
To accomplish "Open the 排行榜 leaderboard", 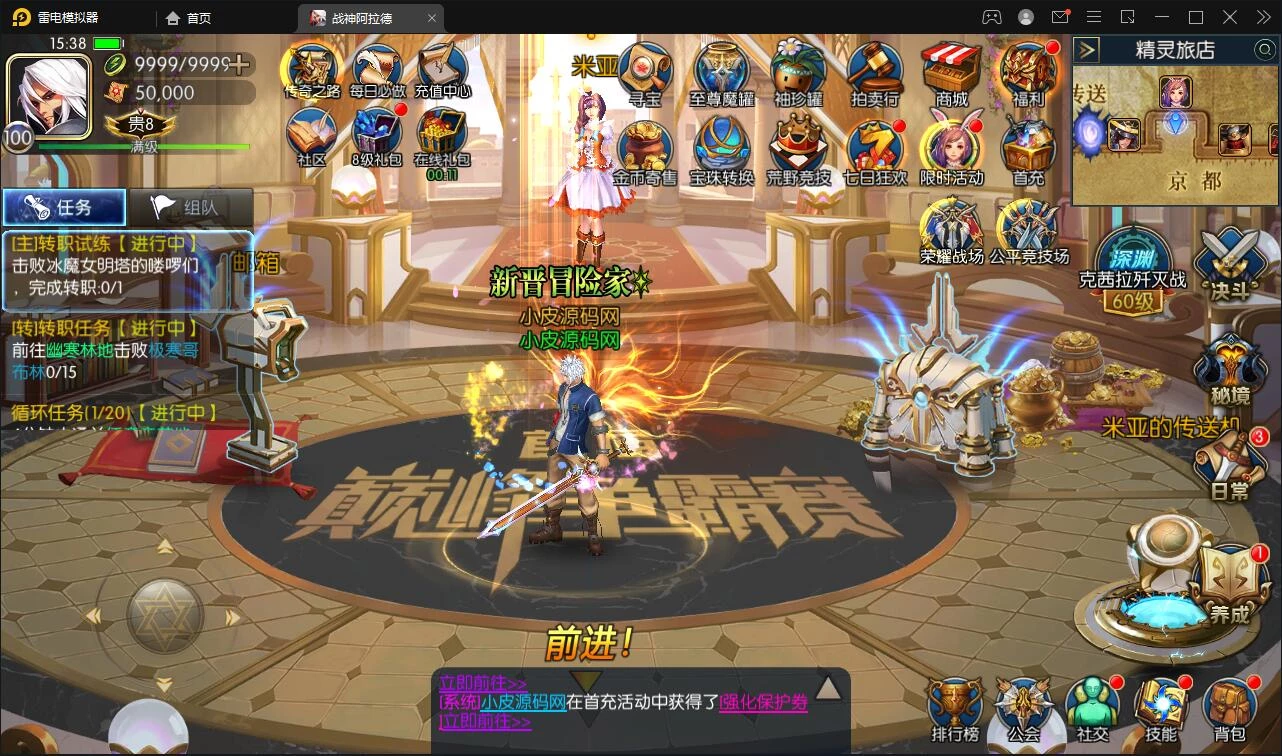I will (954, 707).
